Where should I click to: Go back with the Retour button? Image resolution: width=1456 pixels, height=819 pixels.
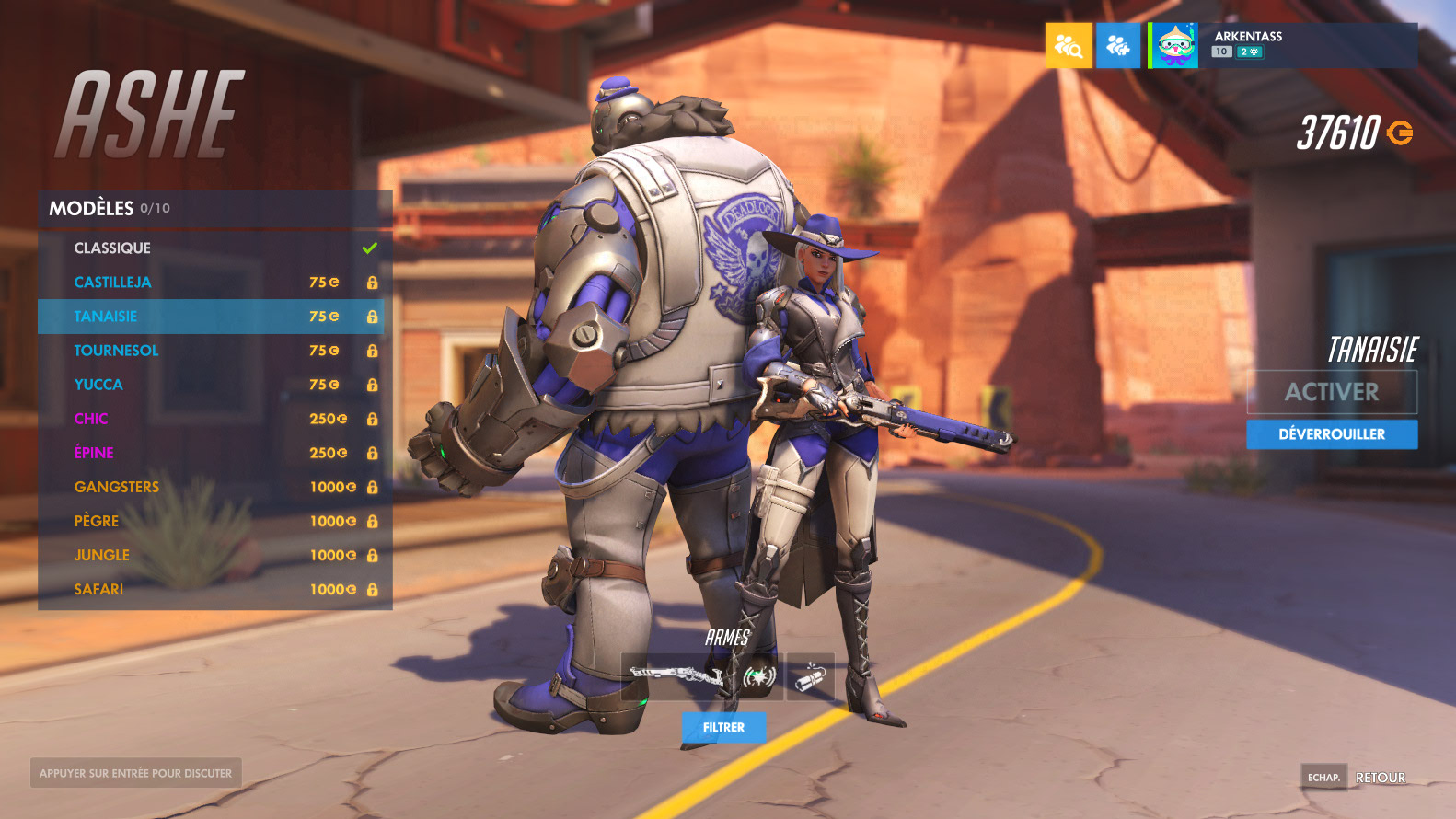1380,778
